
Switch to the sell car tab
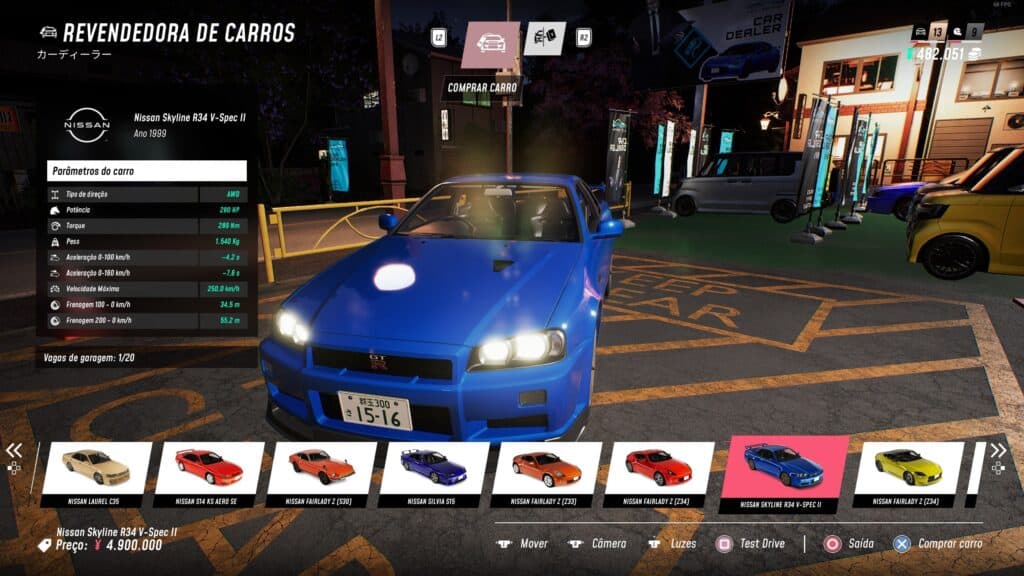pos(544,39)
